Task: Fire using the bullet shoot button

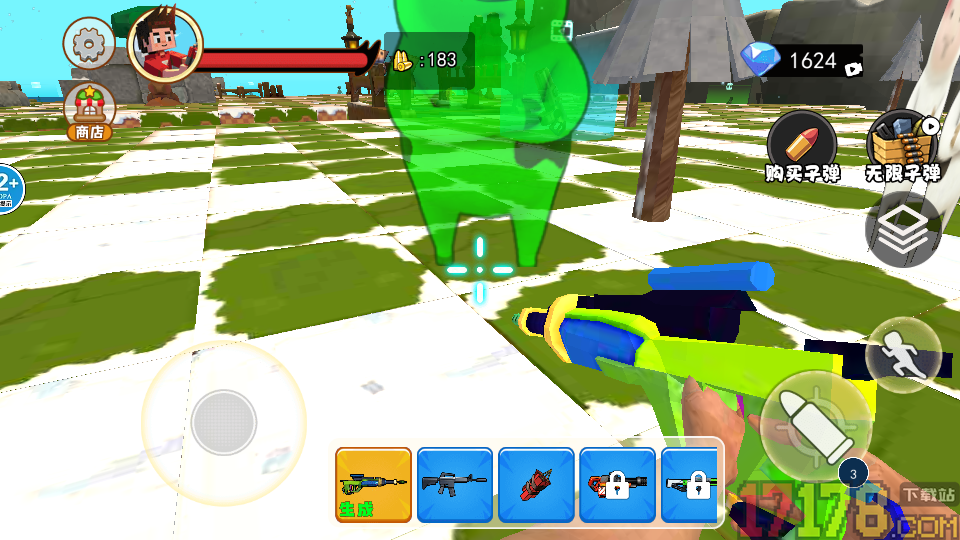Action: 814,422
